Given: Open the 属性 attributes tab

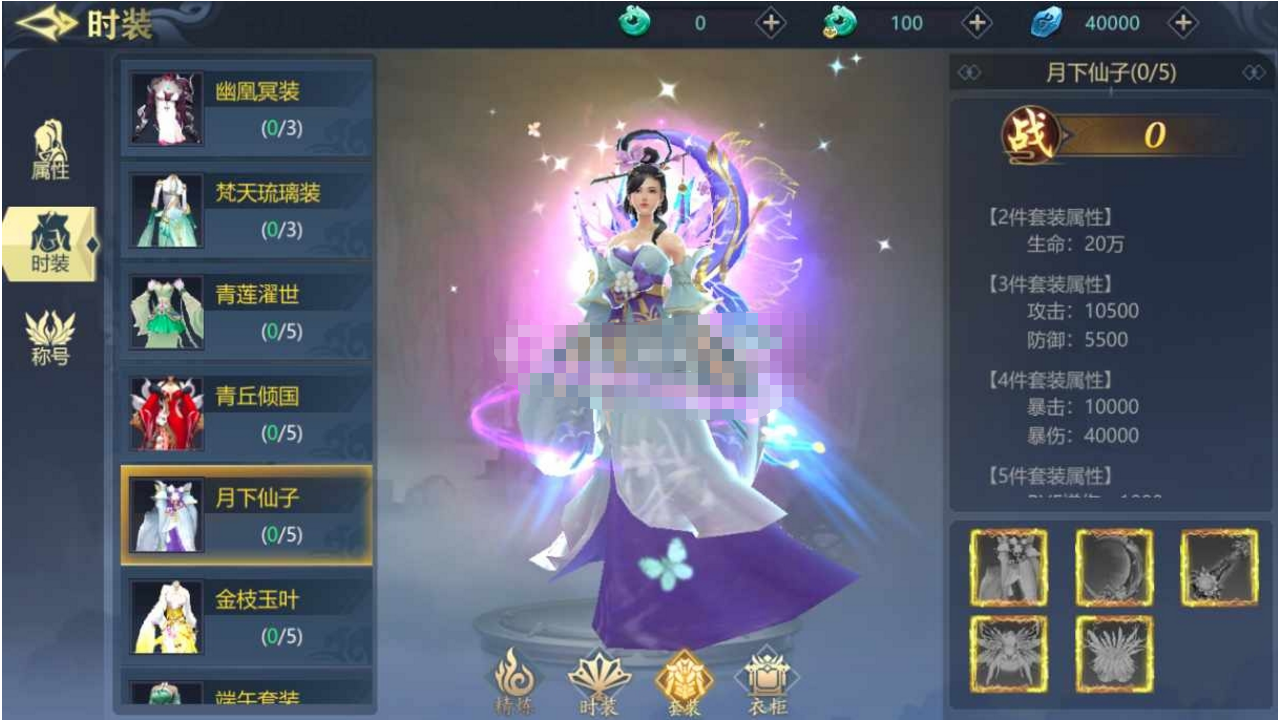Looking at the screenshot, I should [50, 150].
